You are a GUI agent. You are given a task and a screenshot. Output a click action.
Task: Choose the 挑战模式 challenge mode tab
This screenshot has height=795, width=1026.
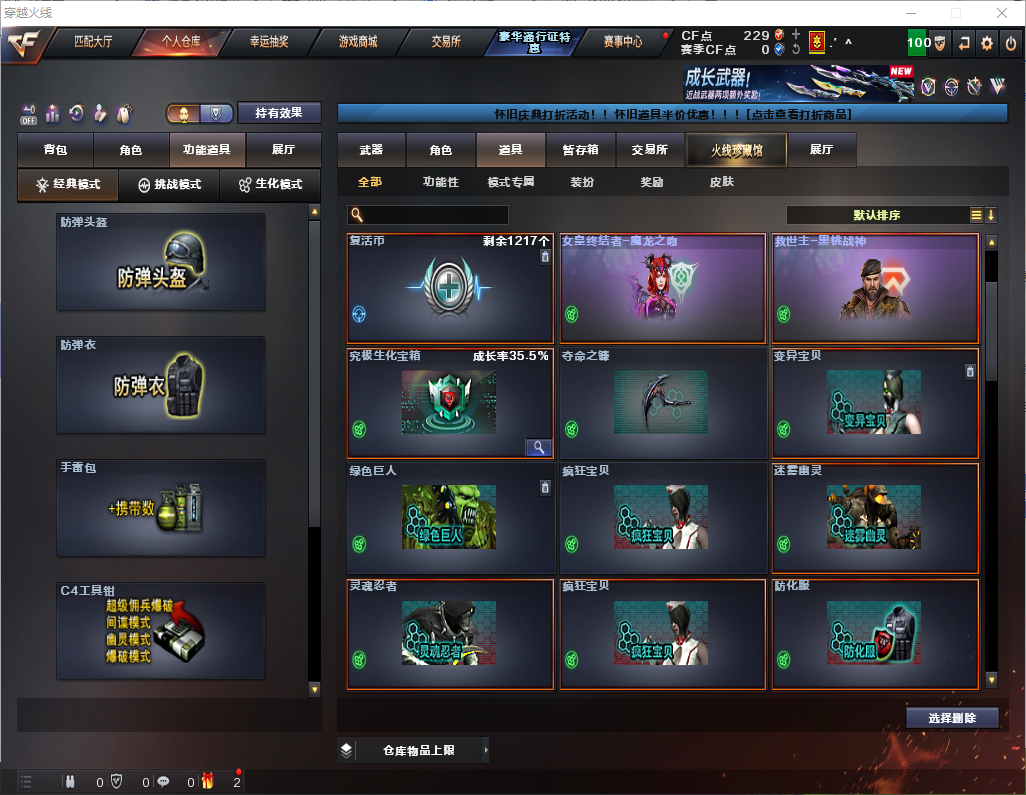170,185
